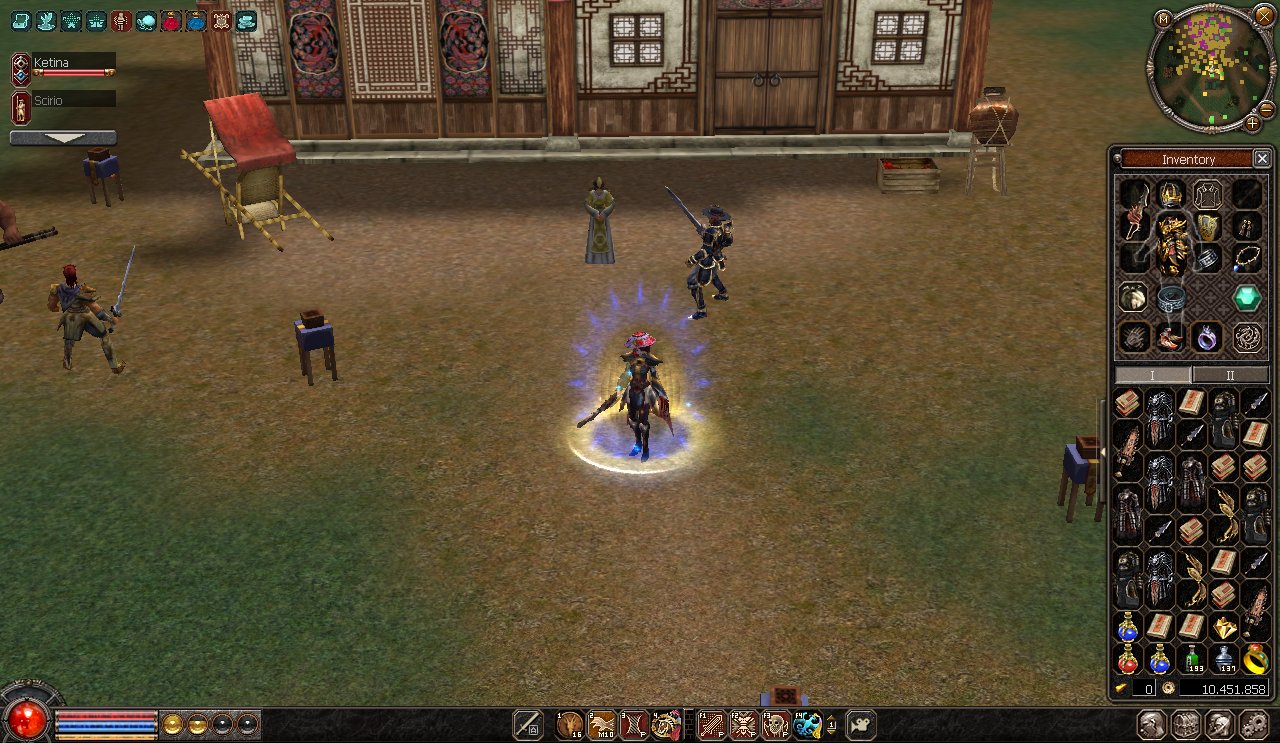Select the equipped golden armor
The height and width of the screenshot is (743, 1280).
(x=1171, y=240)
